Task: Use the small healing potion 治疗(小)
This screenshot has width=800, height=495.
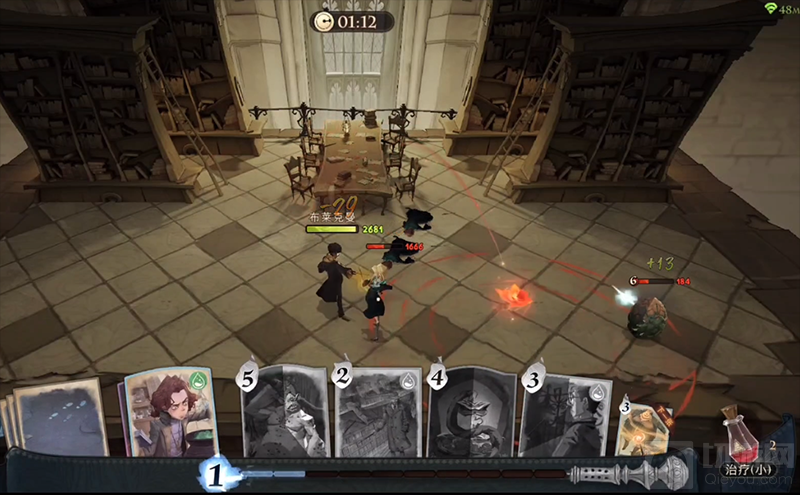Action: coord(741,440)
